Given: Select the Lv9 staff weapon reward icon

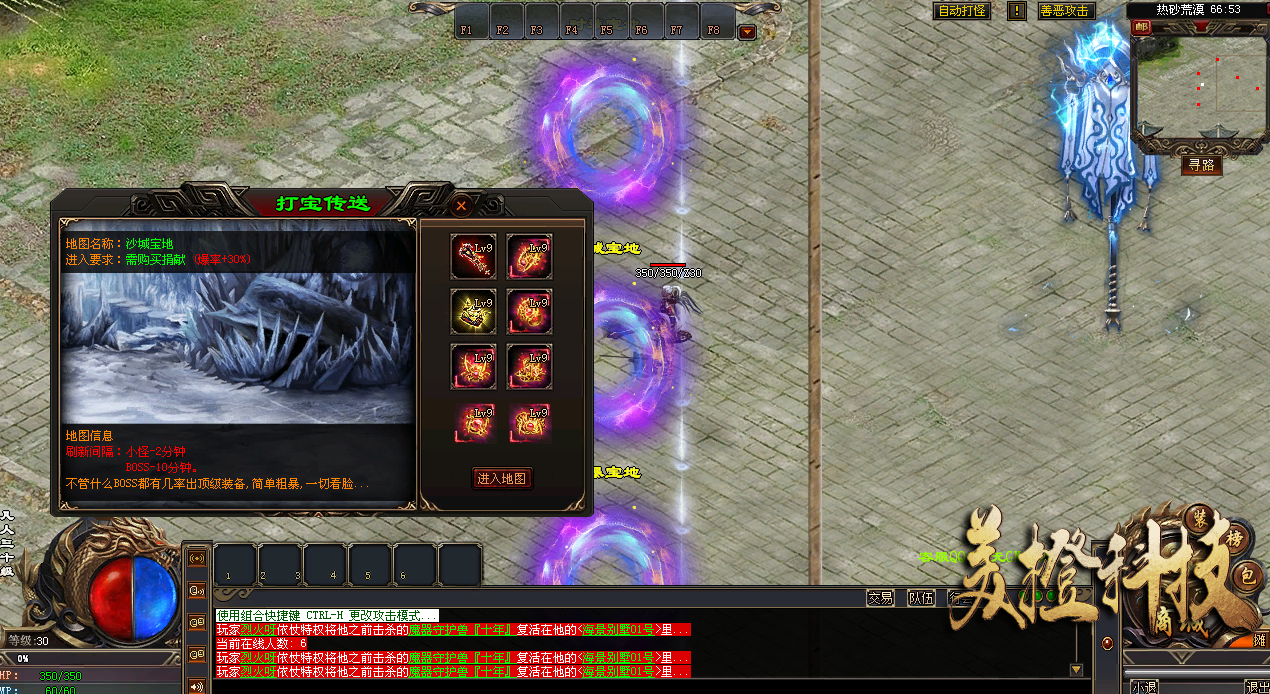Looking at the screenshot, I should click(473, 256).
